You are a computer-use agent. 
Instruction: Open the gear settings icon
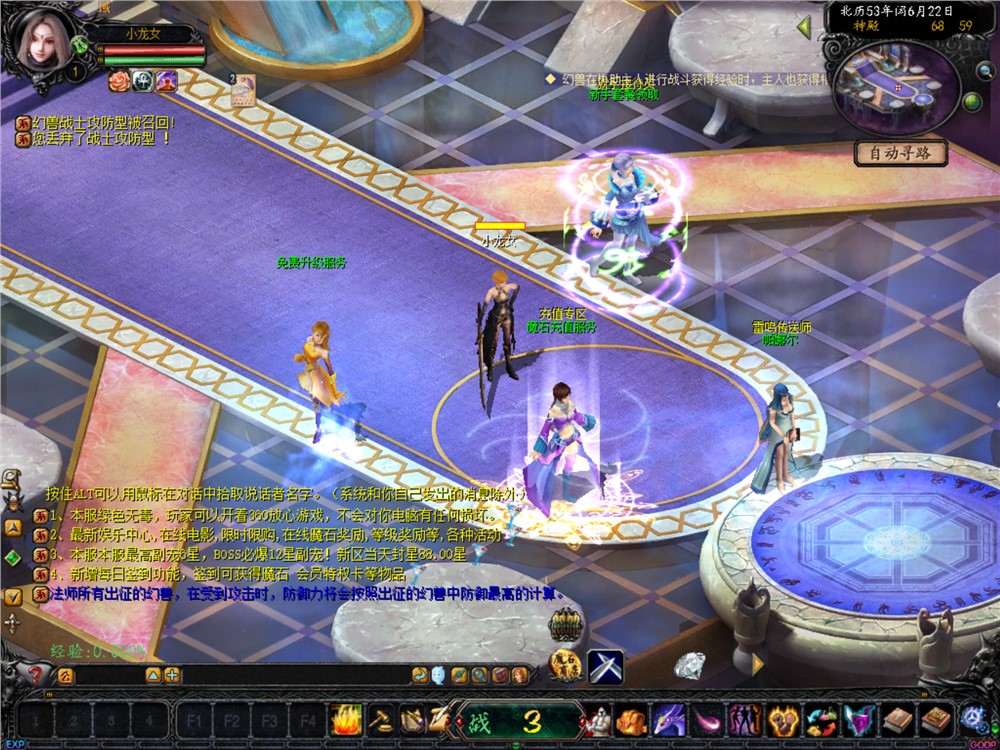point(971,718)
